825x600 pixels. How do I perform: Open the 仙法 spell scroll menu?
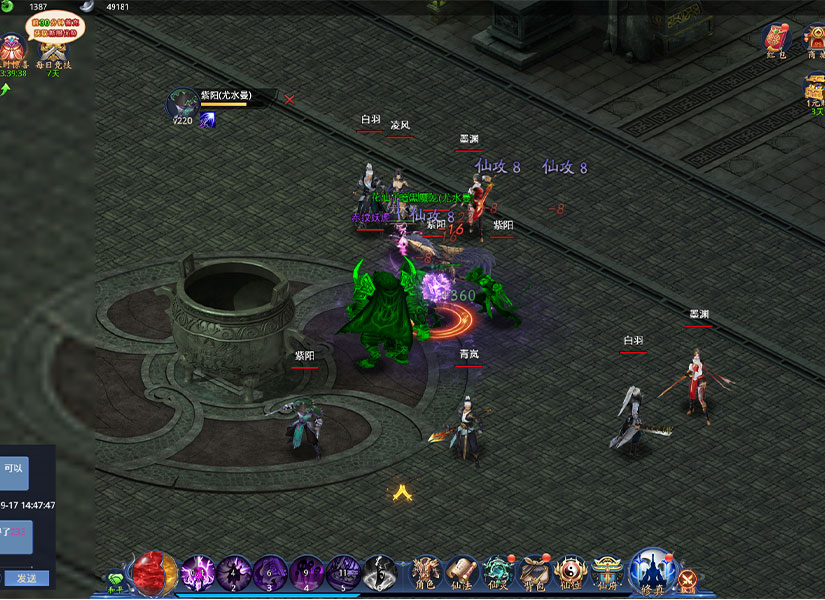[x=462, y=573]
